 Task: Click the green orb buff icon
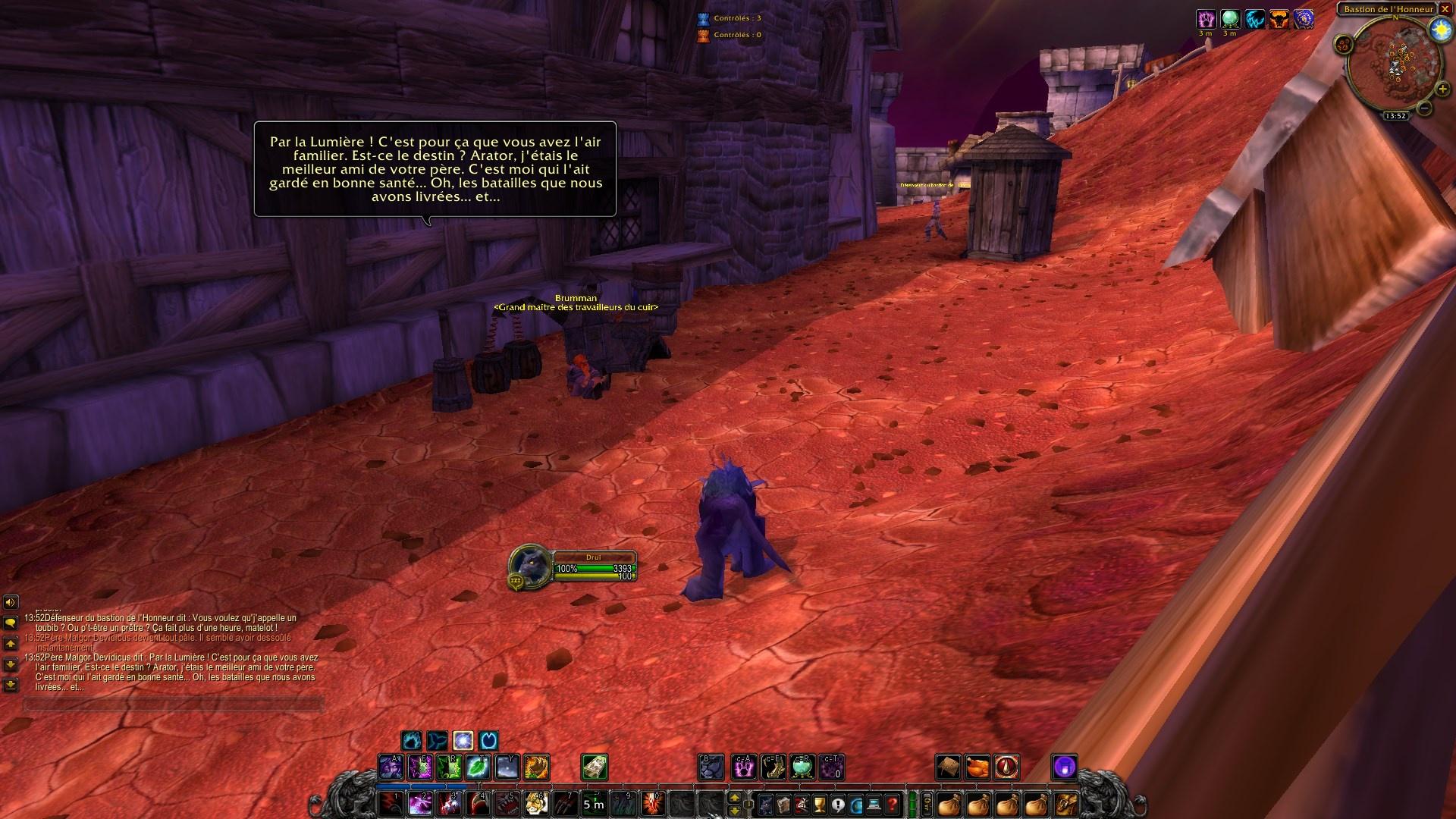tap(1229, 20)
